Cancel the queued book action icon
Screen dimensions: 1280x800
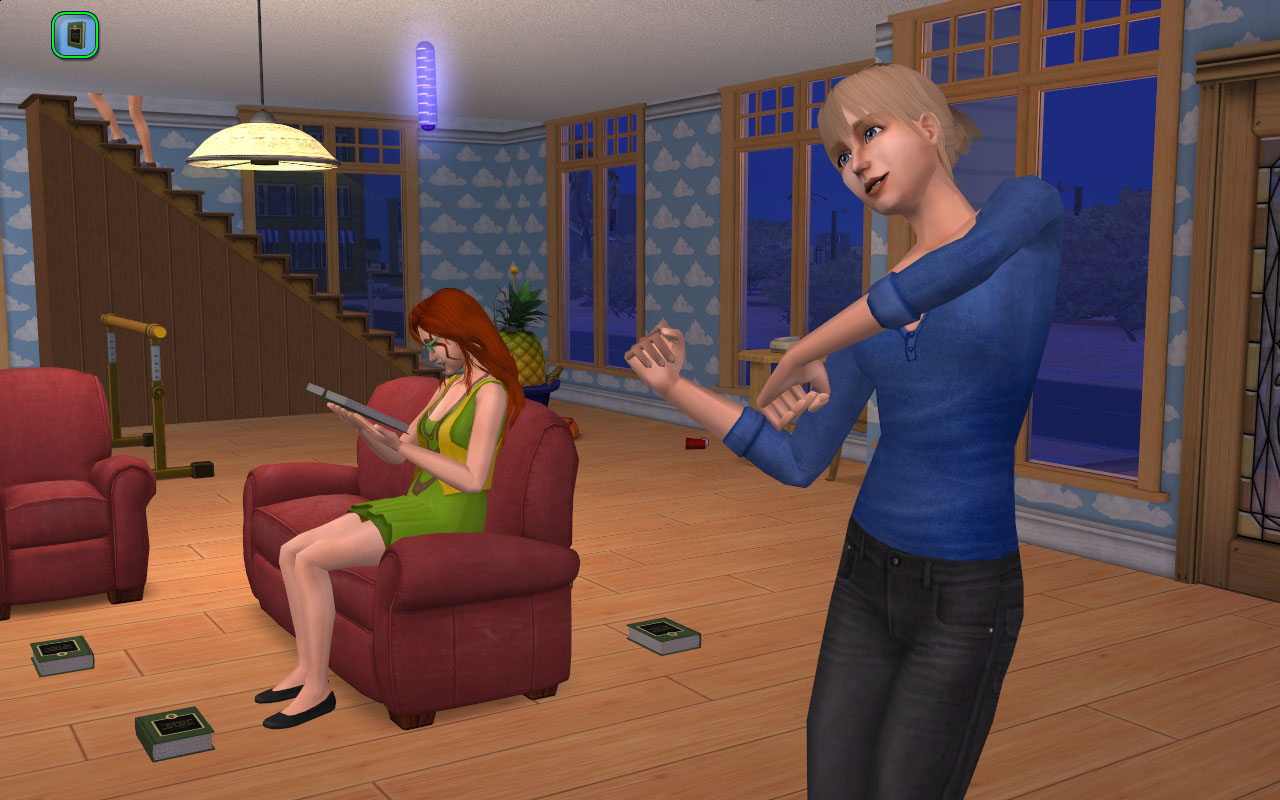[x=75, y=35]
